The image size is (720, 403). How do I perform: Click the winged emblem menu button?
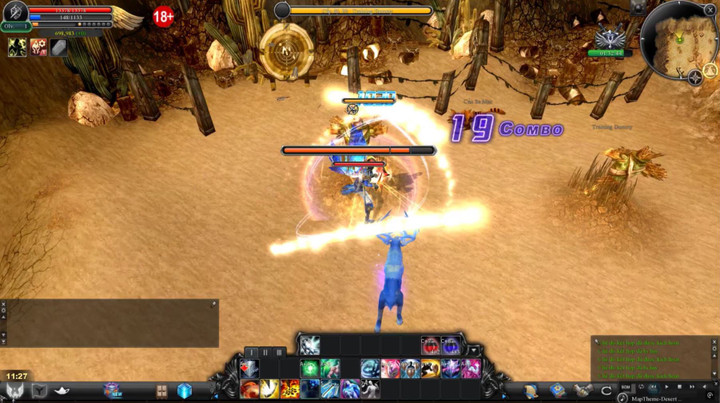coord(15,391)
